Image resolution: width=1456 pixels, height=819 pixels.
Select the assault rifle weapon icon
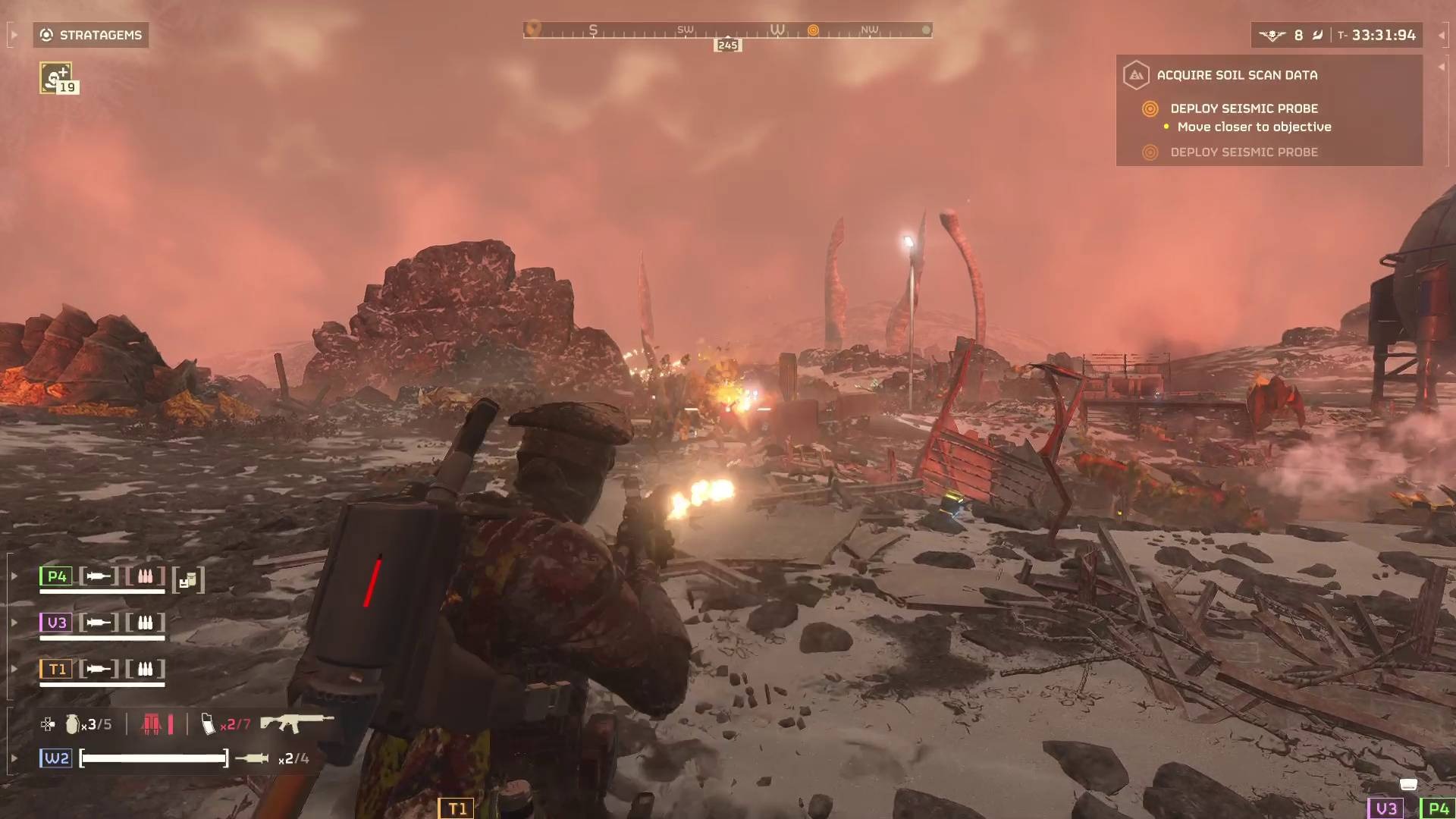297,723
